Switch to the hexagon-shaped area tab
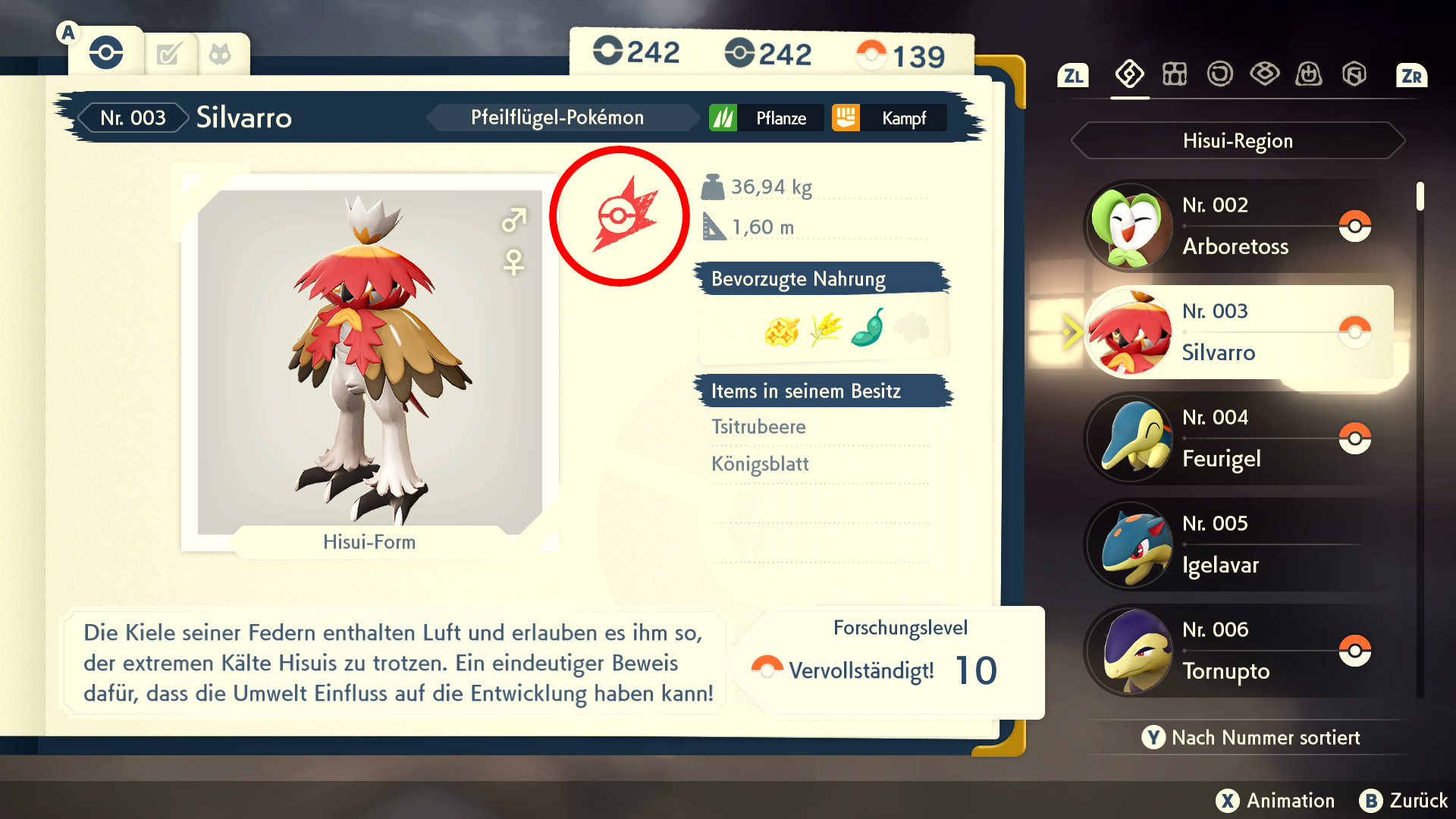 1354,74
